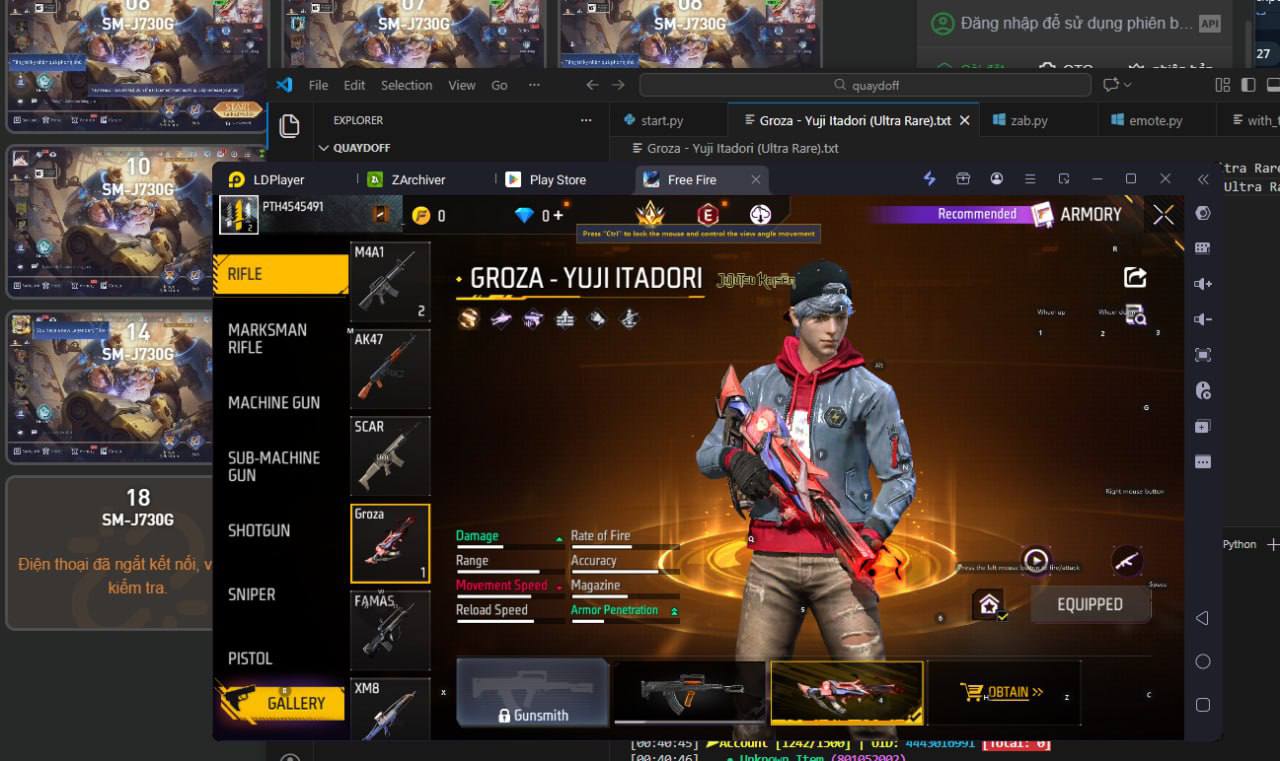Choose the AK47 weapon slot
This screenshot has width=1280, height=761.
[x=390, y=368]
